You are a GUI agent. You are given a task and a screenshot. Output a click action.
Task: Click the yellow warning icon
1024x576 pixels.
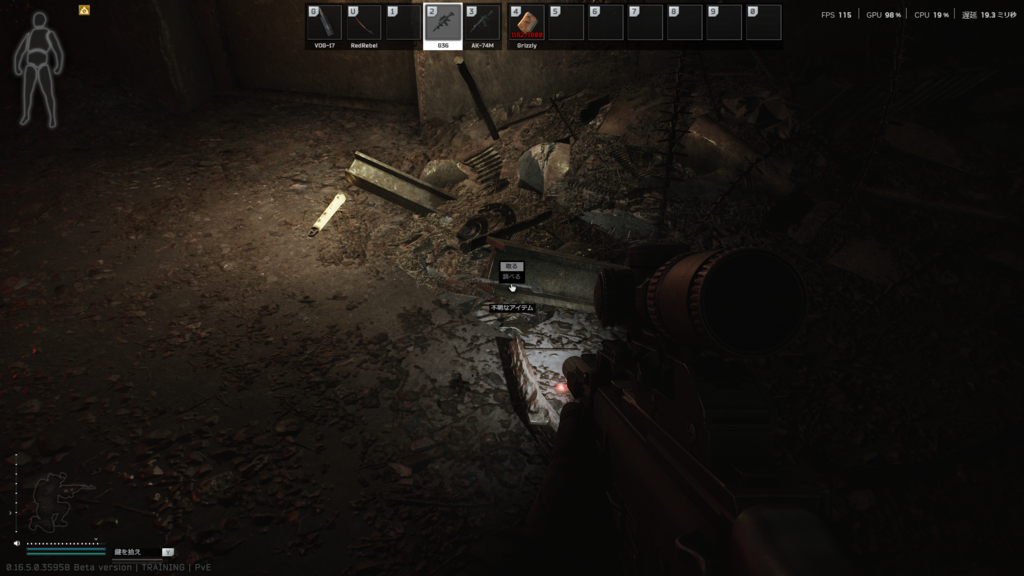pos(84,10)
